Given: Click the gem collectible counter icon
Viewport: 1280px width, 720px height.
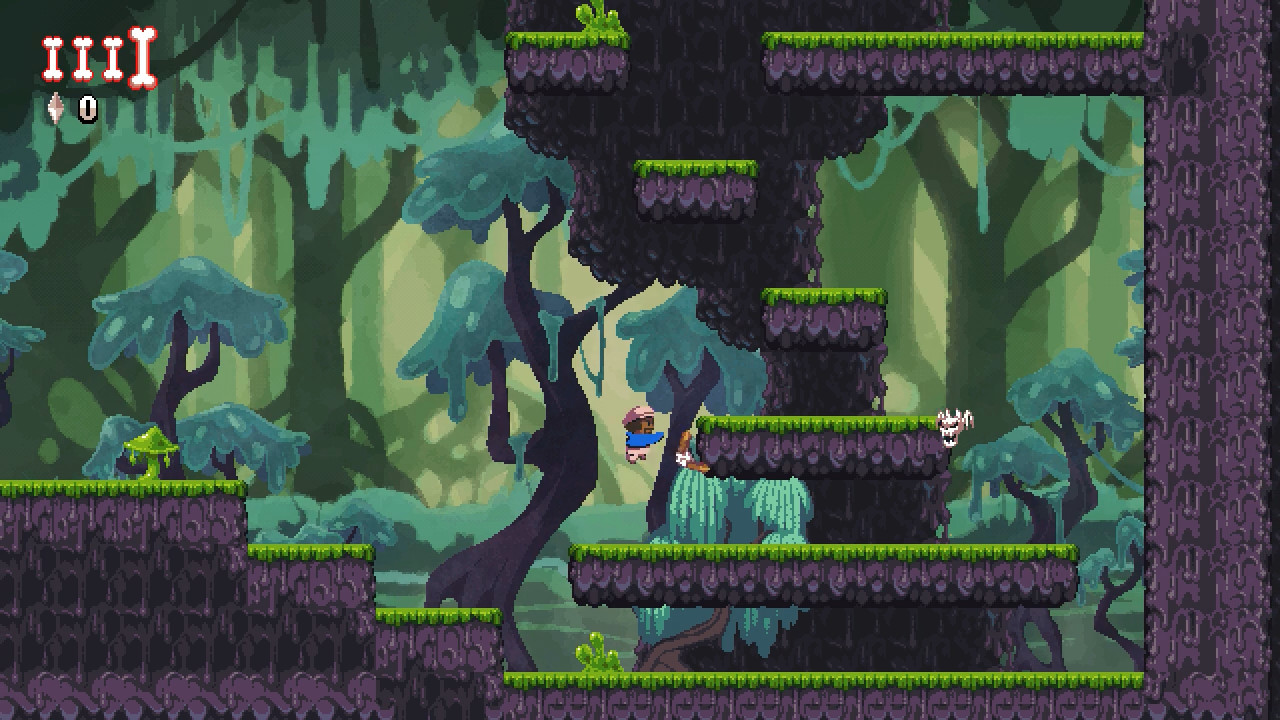Looking at the screenshot, I should pos(58,108).
